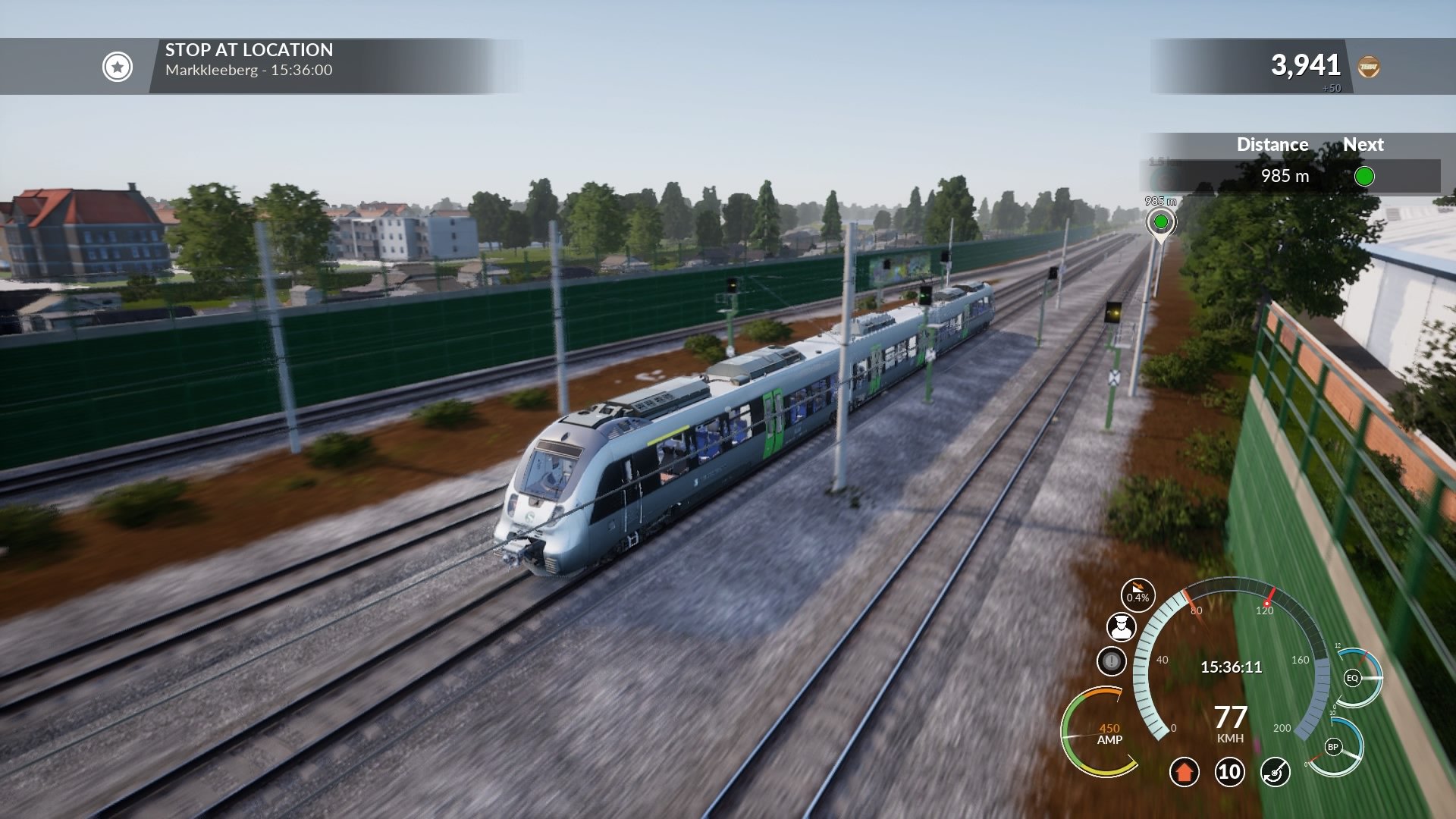Select the Next column header
1456x819 pixels.
[1365, 144]
